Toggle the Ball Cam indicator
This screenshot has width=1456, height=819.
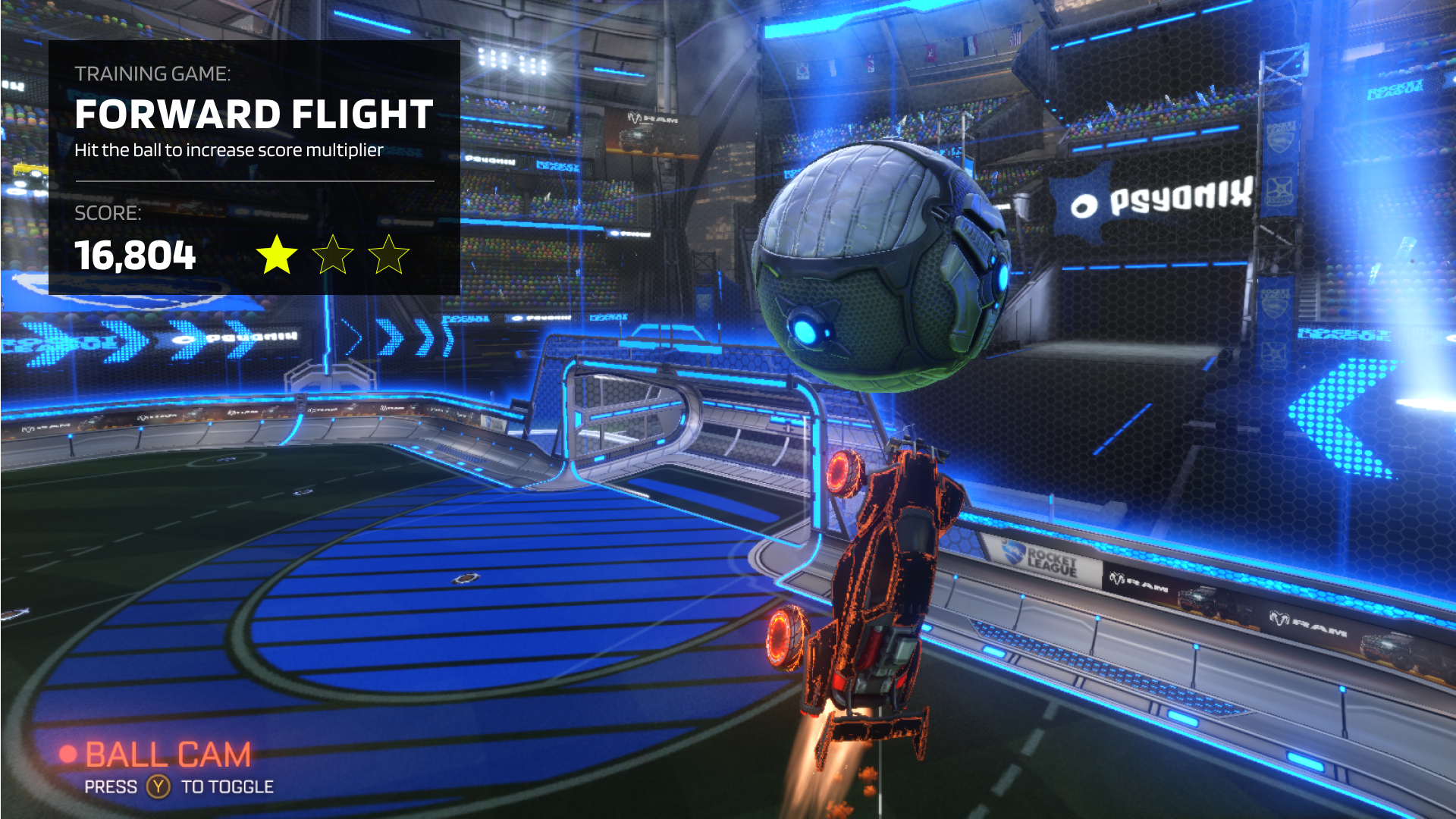[x=167, y=755]
